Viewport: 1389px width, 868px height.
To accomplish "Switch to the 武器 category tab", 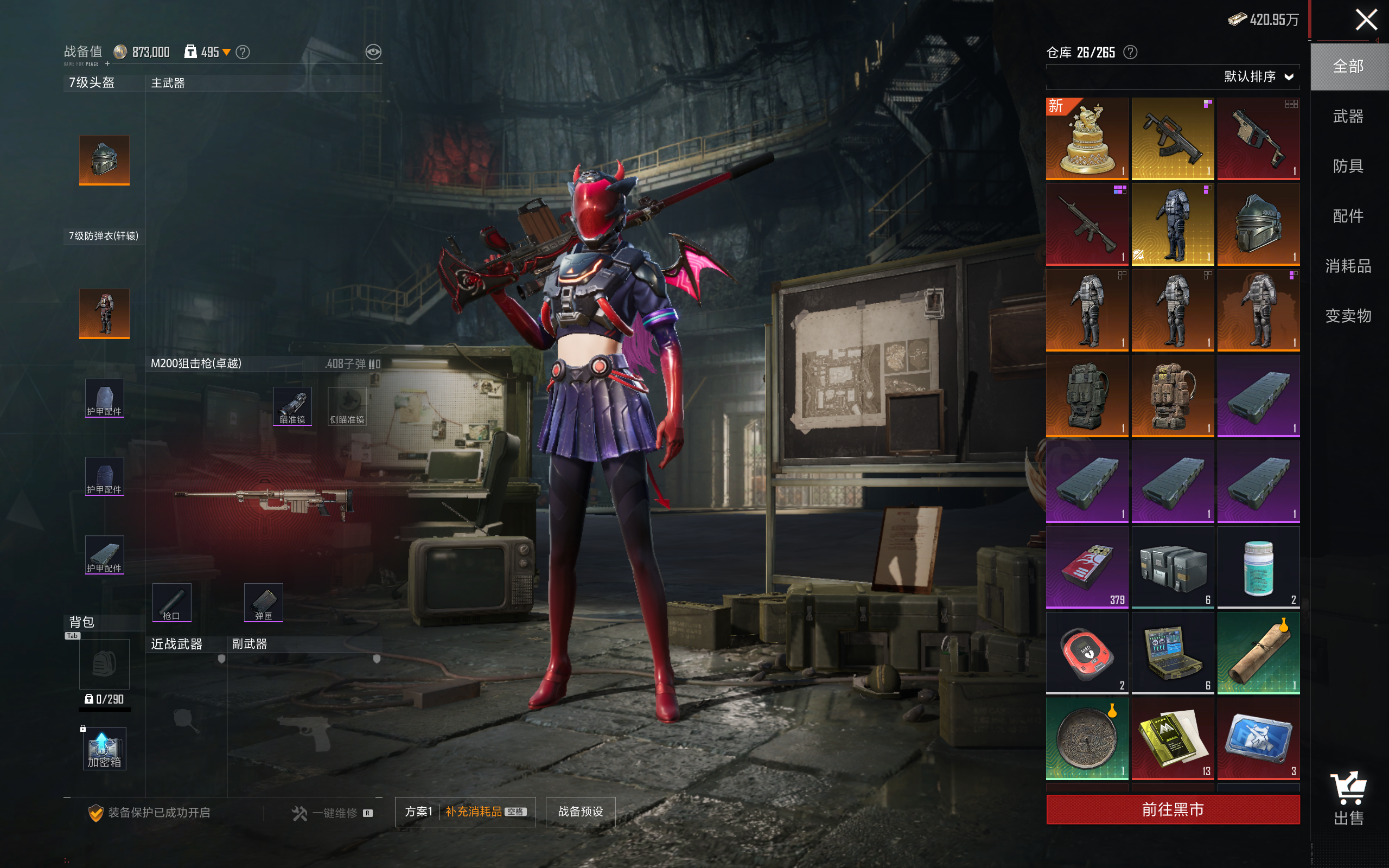I will [x=1348, y=117].
